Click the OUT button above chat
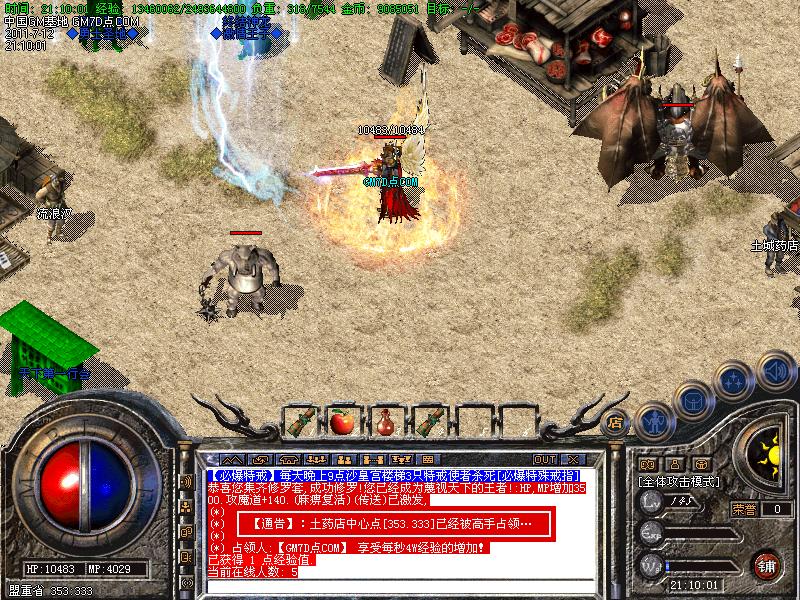Image resolution: width=800 pixels, height=600 pixels. click(x=545, y=460)
